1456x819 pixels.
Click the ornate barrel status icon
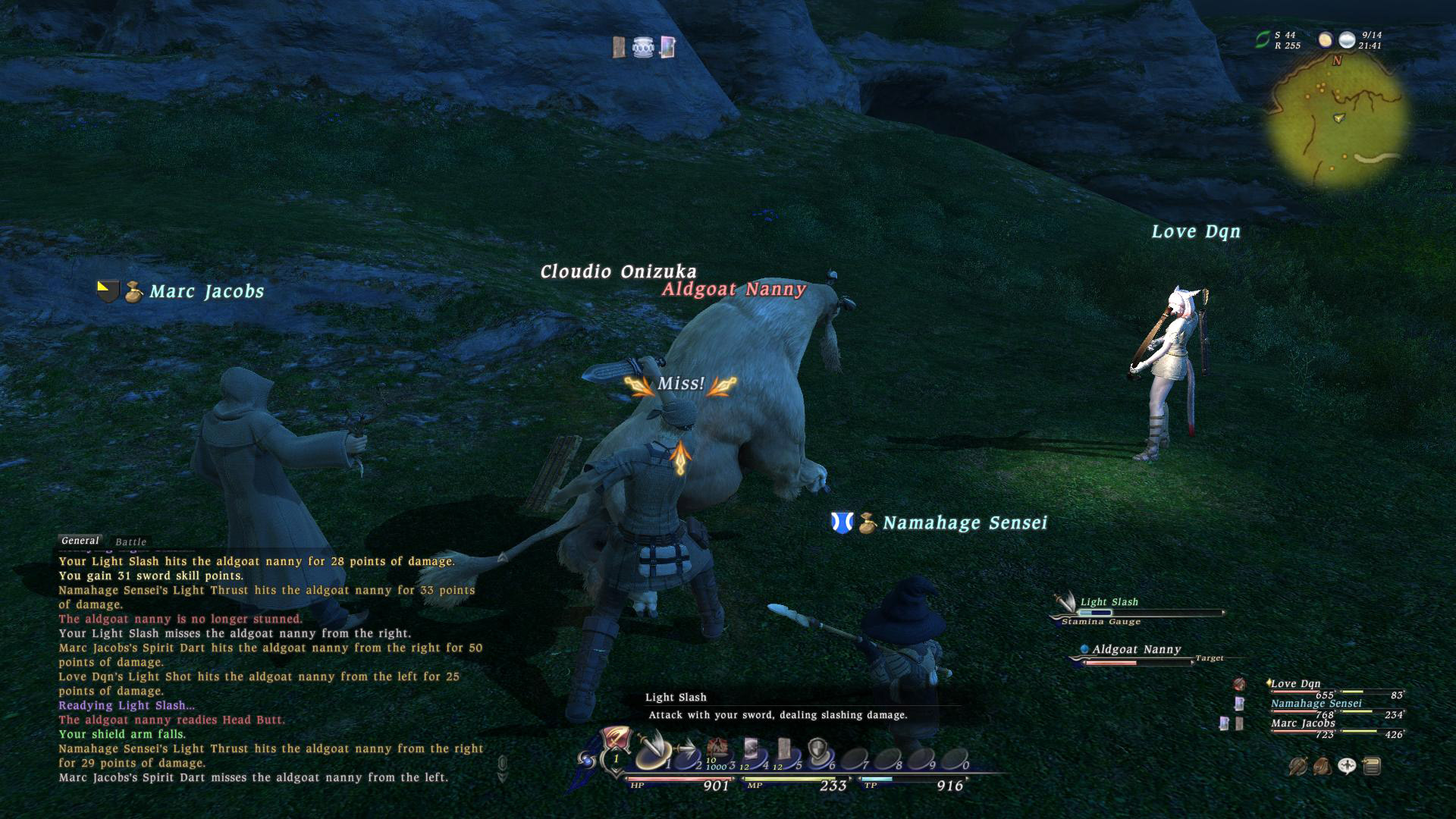point(642,48)
